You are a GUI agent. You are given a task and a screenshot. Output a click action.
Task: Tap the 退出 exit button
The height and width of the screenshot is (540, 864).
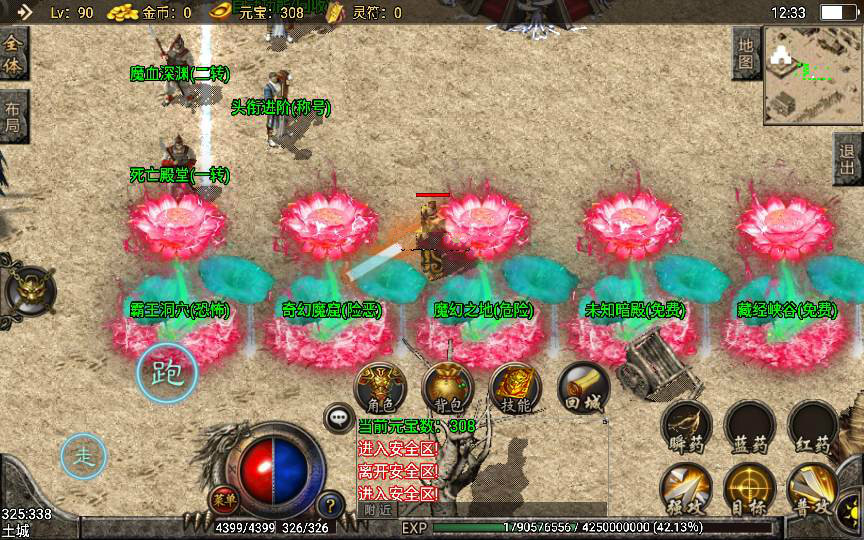pyautogui.click(x=849, y=159)
